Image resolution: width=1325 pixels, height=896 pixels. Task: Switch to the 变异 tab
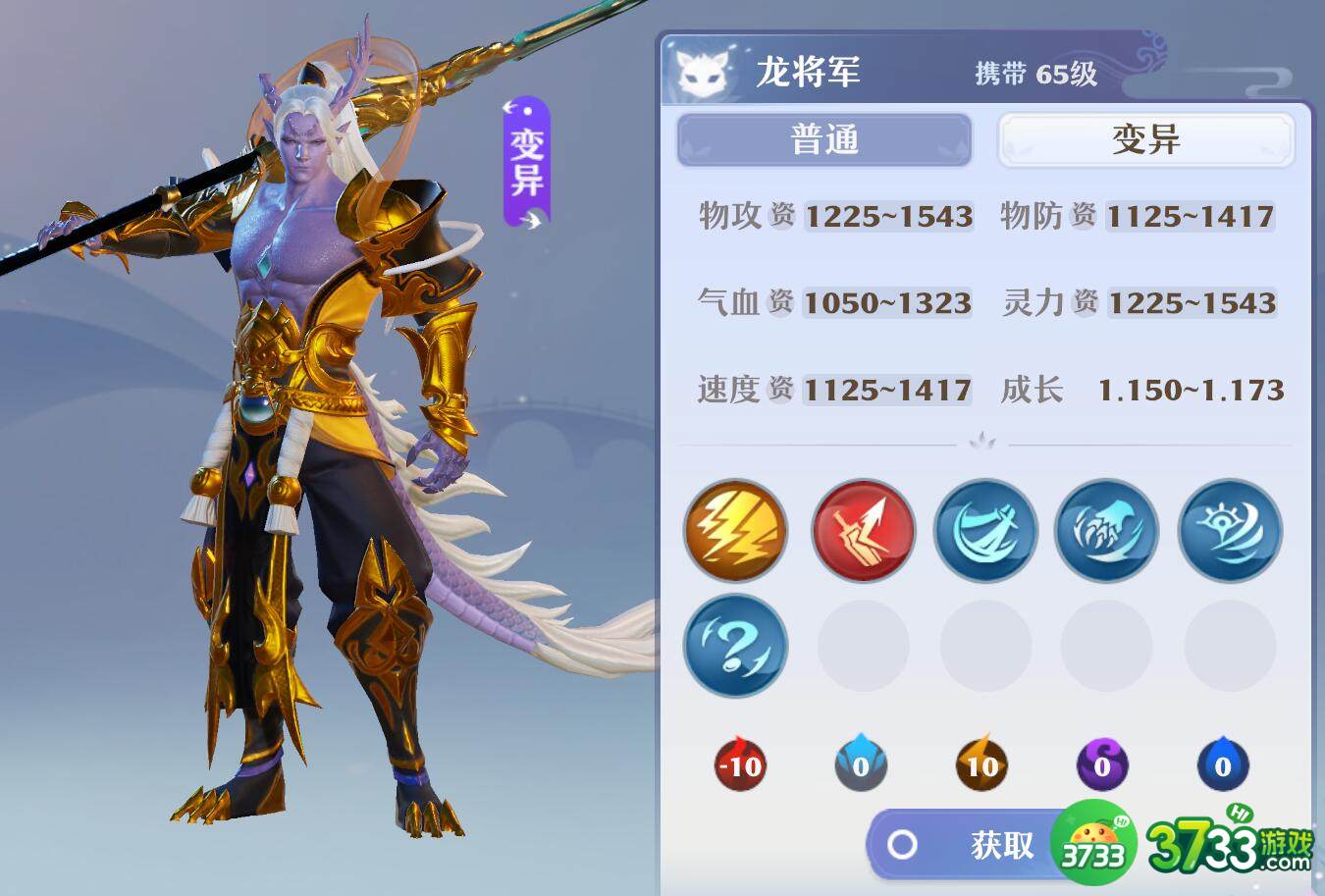click(1144, 139)
